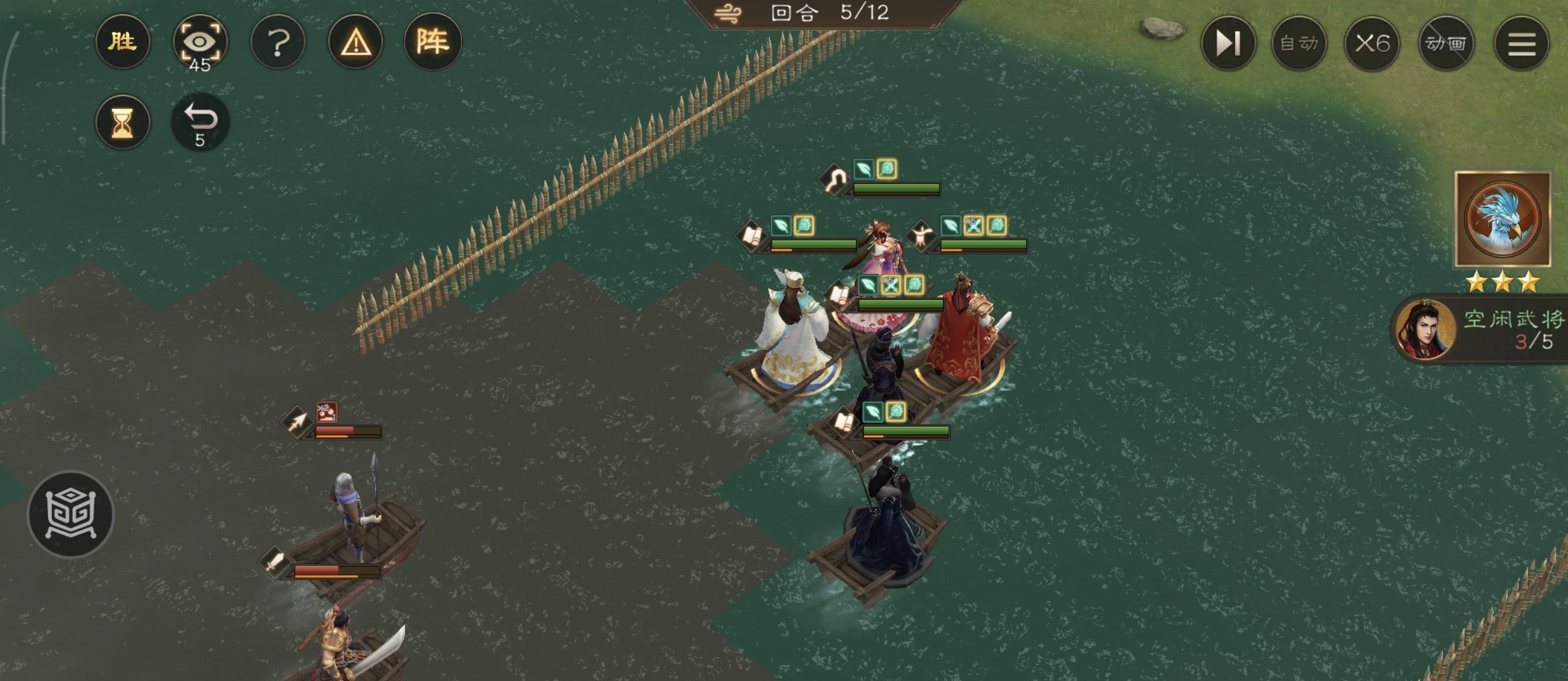Open the question mark help button
The image size is (1568, 681).
(278, 42)
